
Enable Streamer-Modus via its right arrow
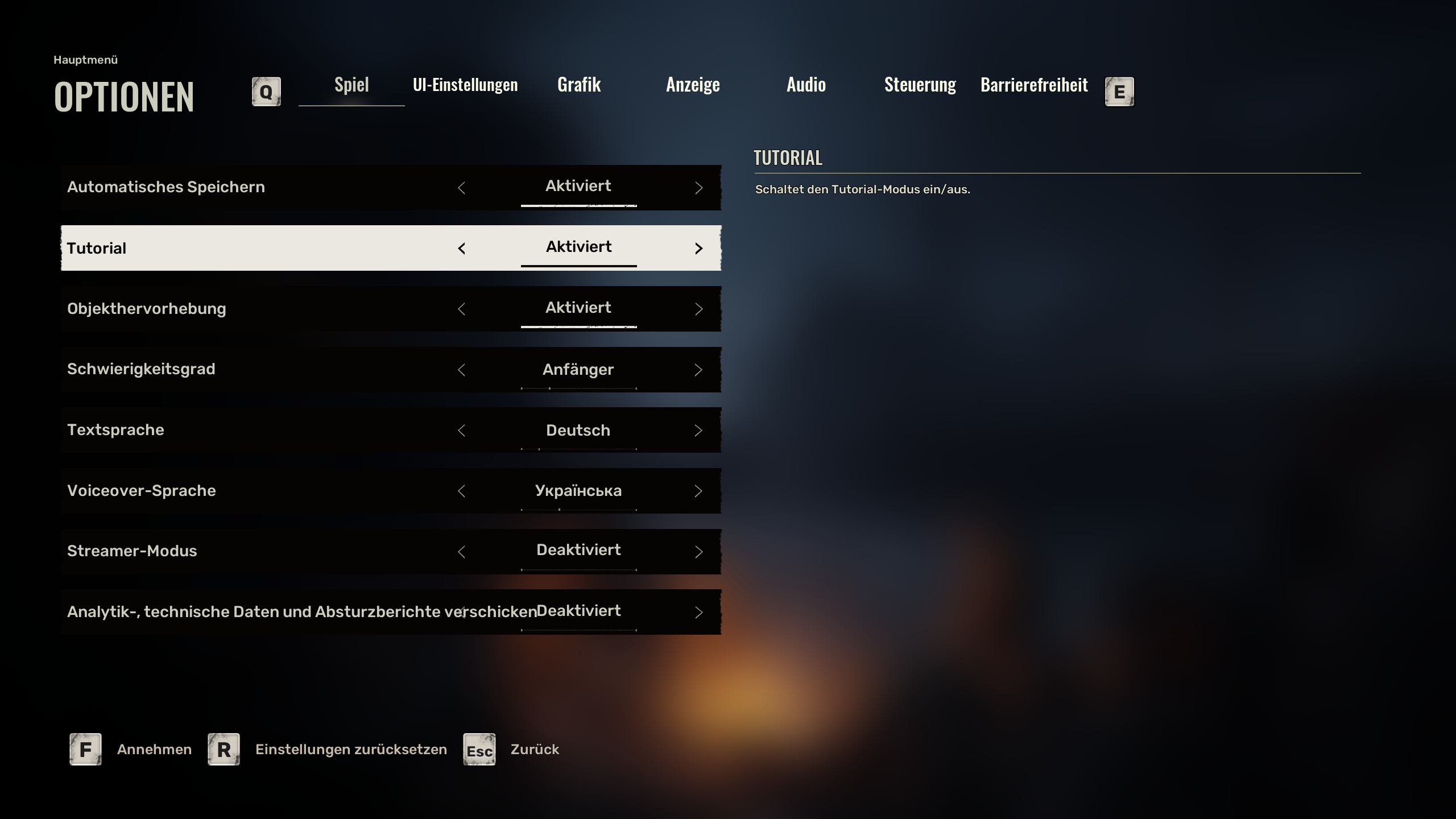[x=699, y=552]
